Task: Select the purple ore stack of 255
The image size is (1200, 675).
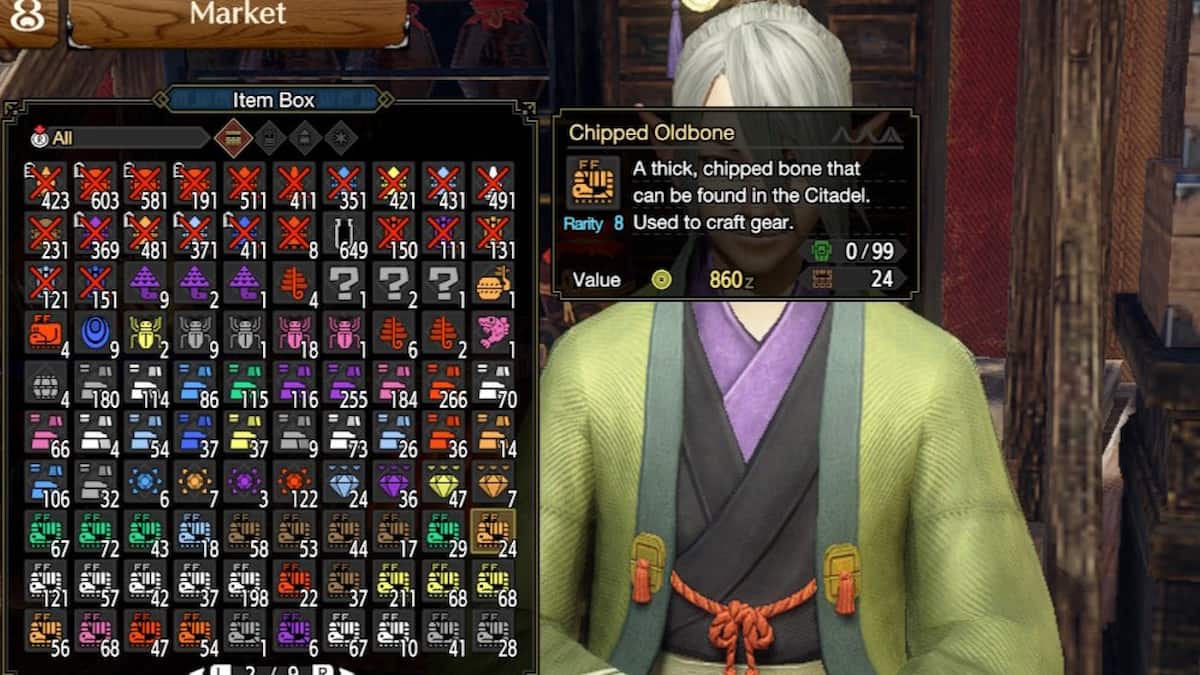Action: click(343, 383)
